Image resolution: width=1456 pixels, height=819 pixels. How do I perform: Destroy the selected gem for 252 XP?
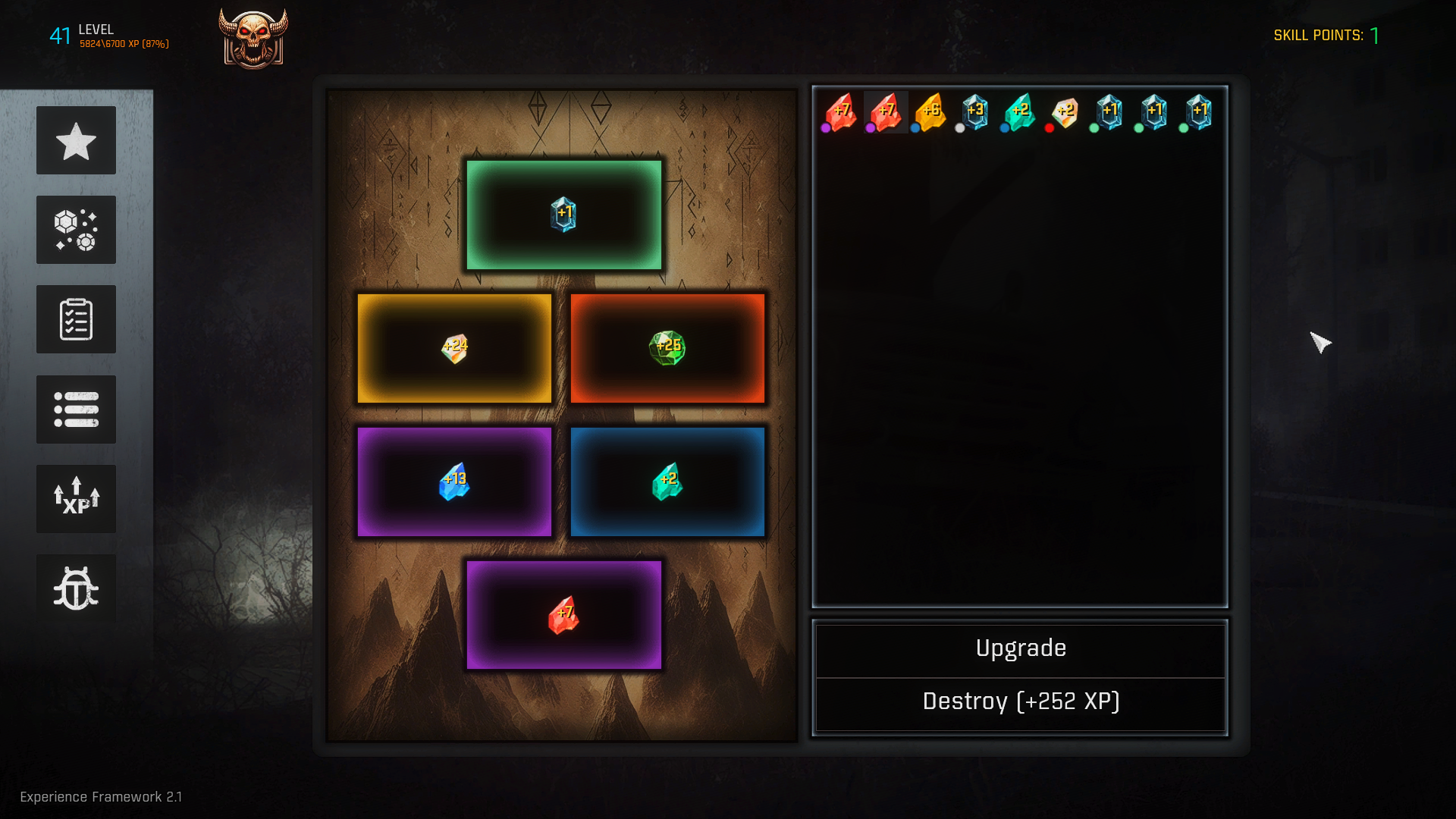1020,702
